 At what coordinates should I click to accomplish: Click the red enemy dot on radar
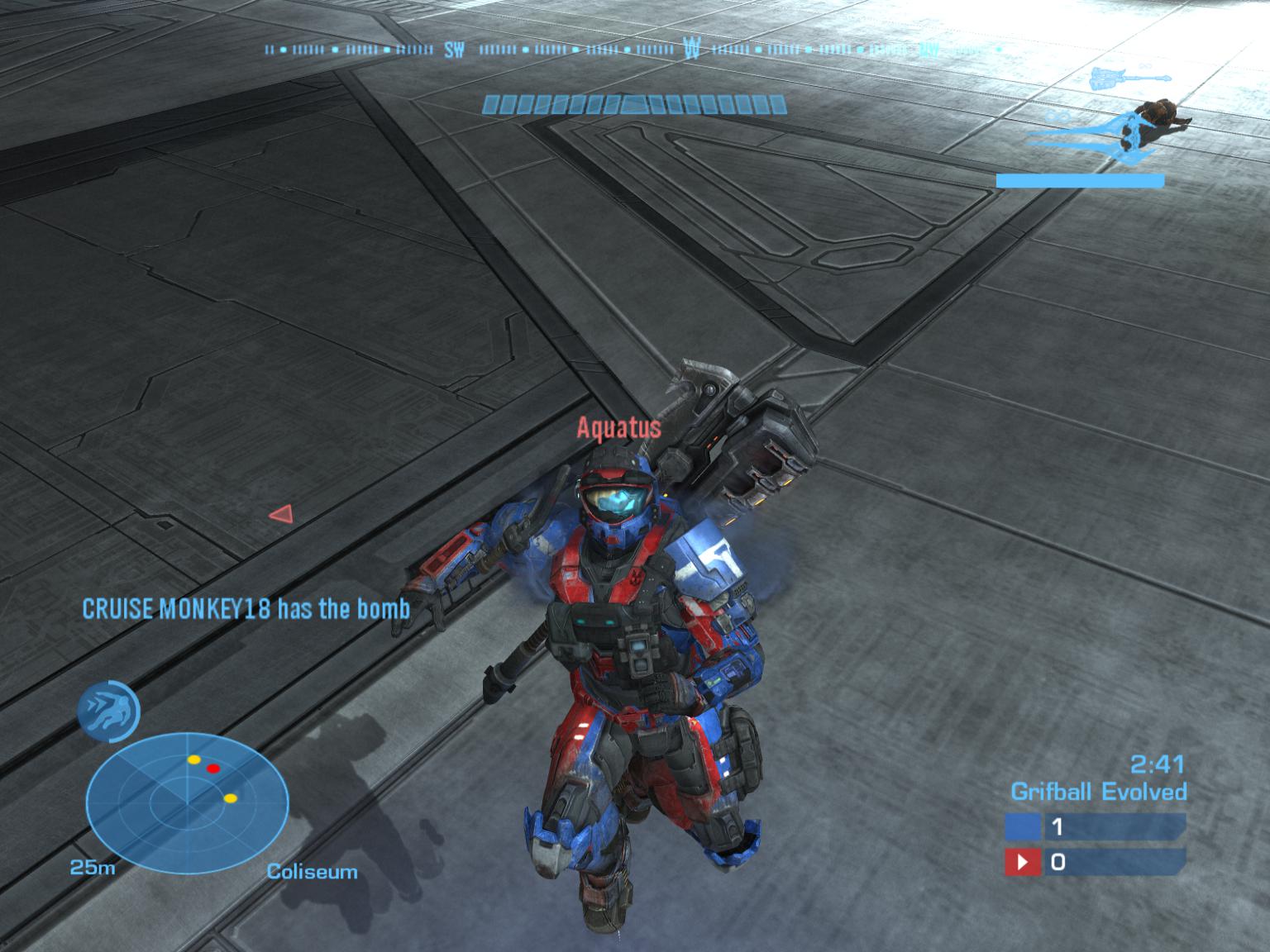213,769
